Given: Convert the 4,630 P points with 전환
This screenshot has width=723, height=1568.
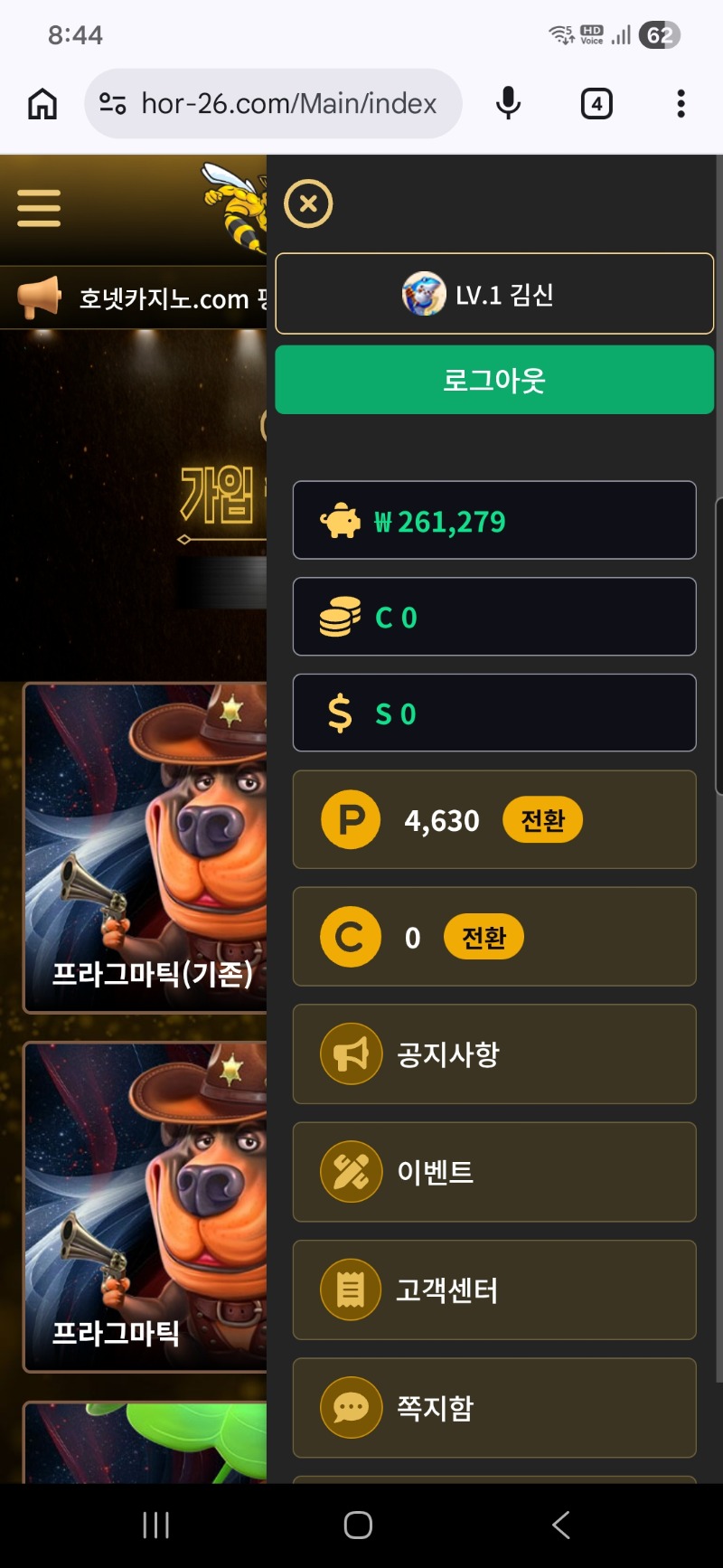Looking at the screenshot, I should pos(542,820).
